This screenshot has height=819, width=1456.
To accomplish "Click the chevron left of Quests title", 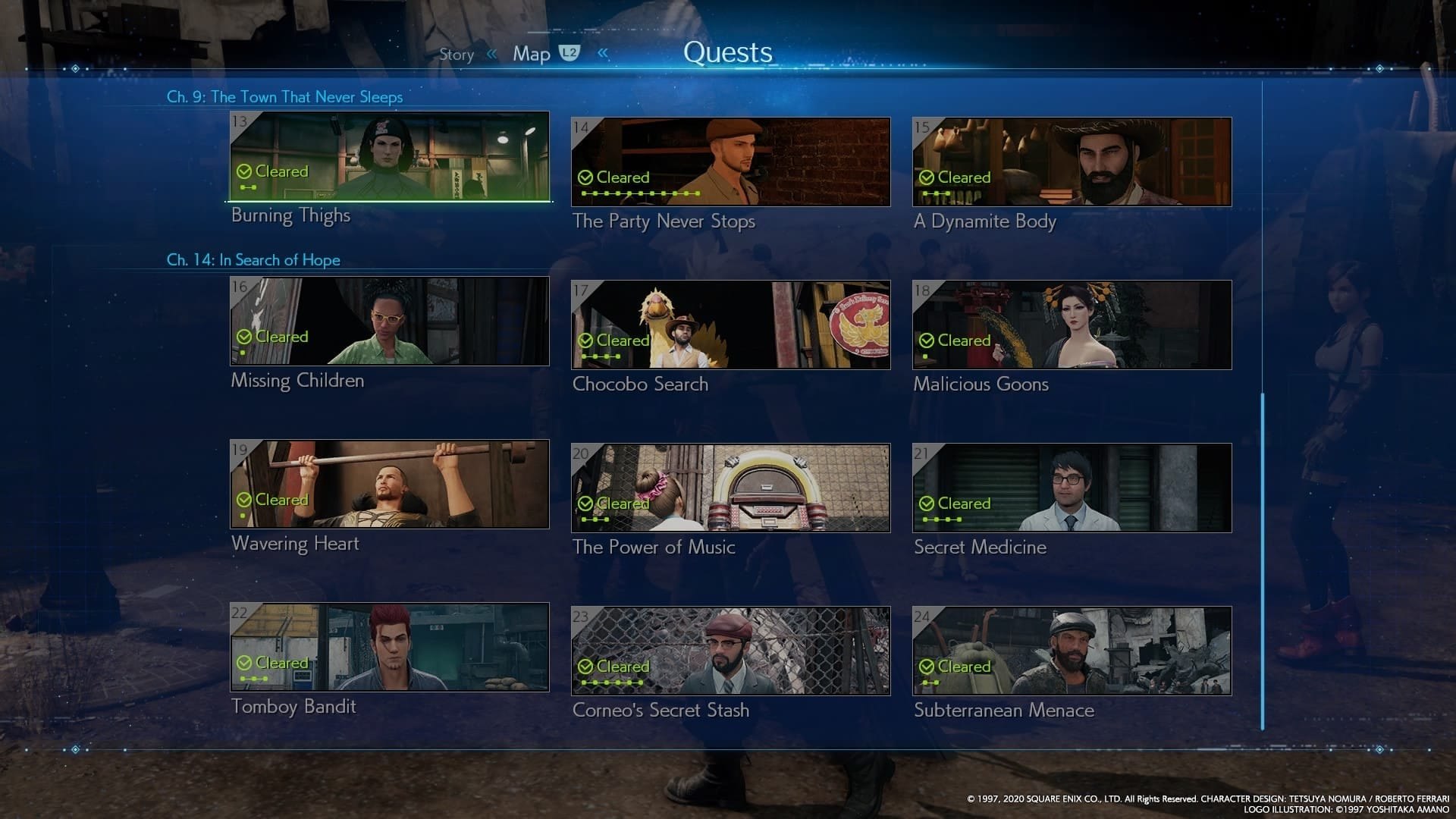I will pos(601,53).
